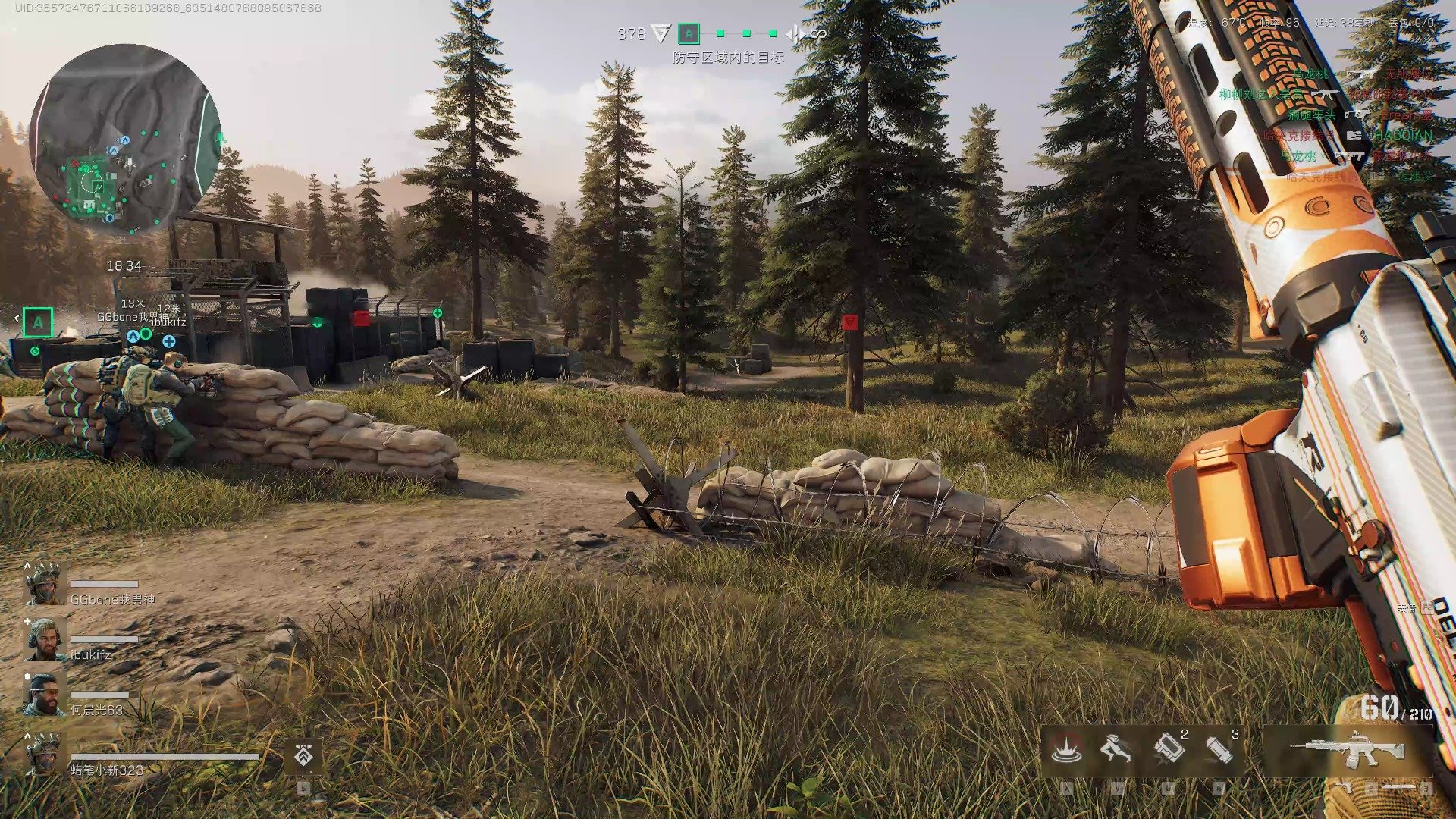This screenshot has height=819, width=1456.
Task: Activate the ground burst ability icon
Action: pyautogui.click(x=1065, y=749)
